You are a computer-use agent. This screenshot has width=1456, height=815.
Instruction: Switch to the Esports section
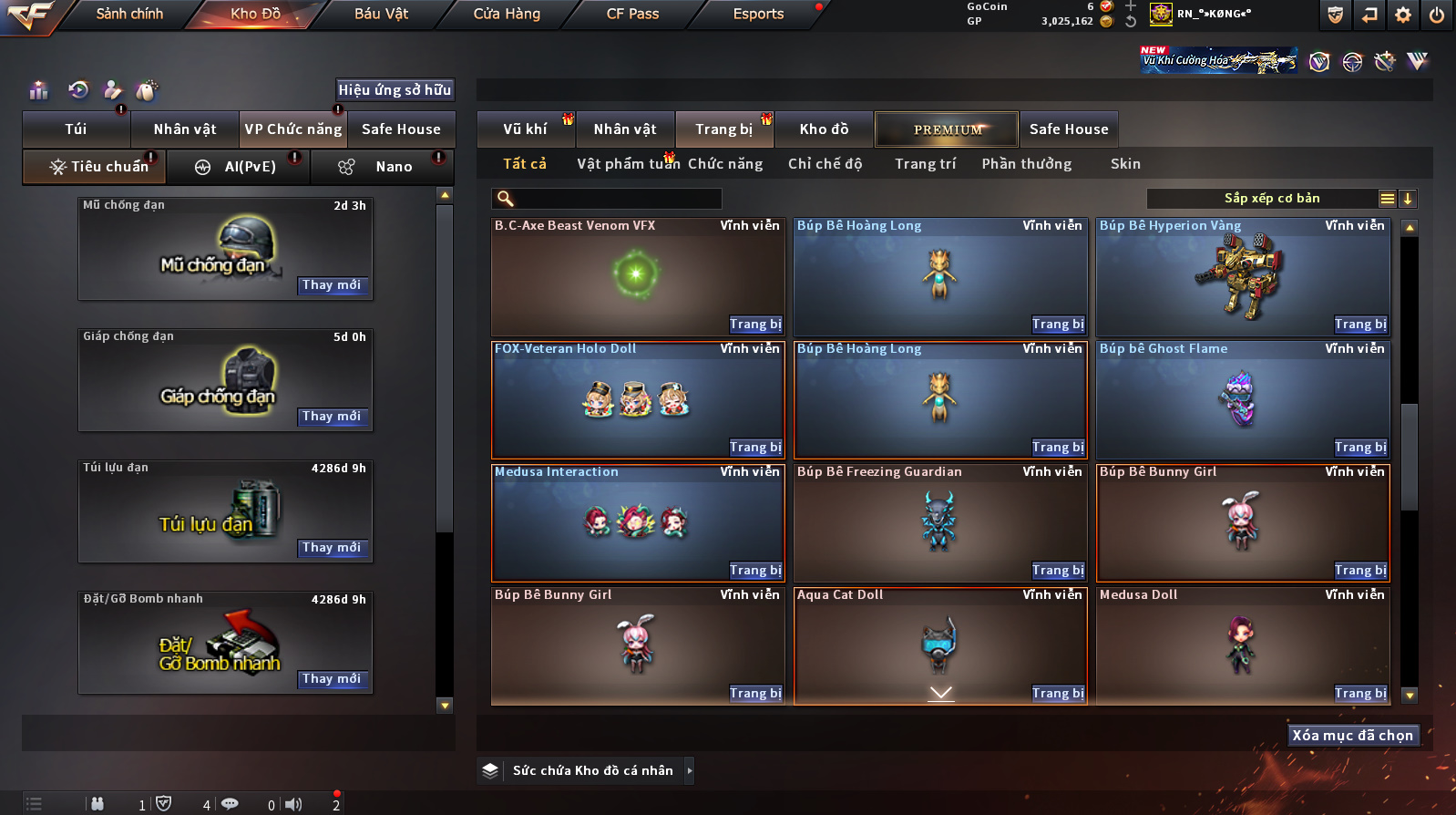click(758, 14)
